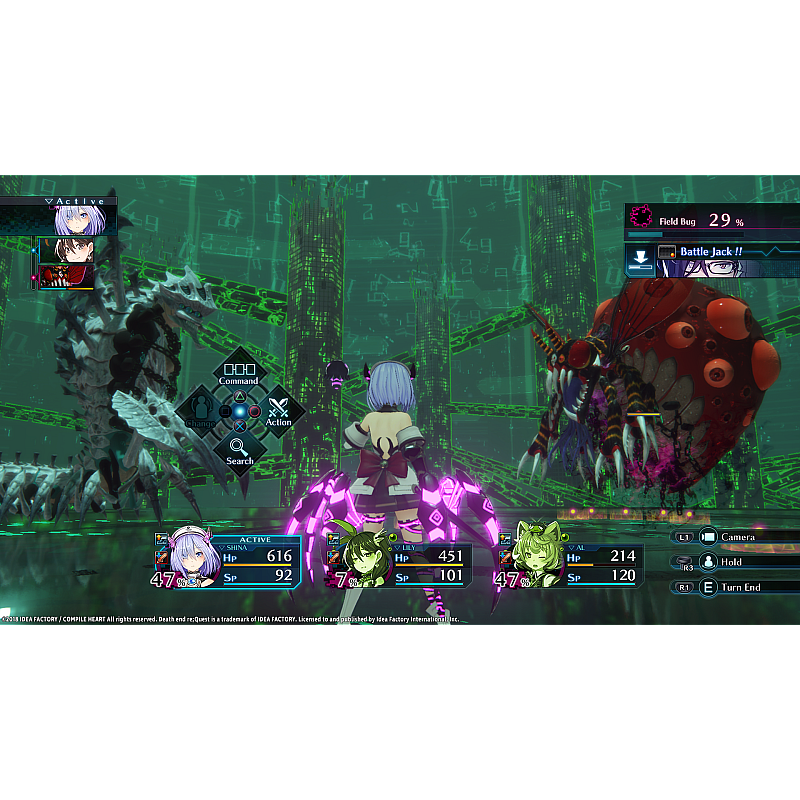Select the brown-haired character in turn order

pos(68,250)
